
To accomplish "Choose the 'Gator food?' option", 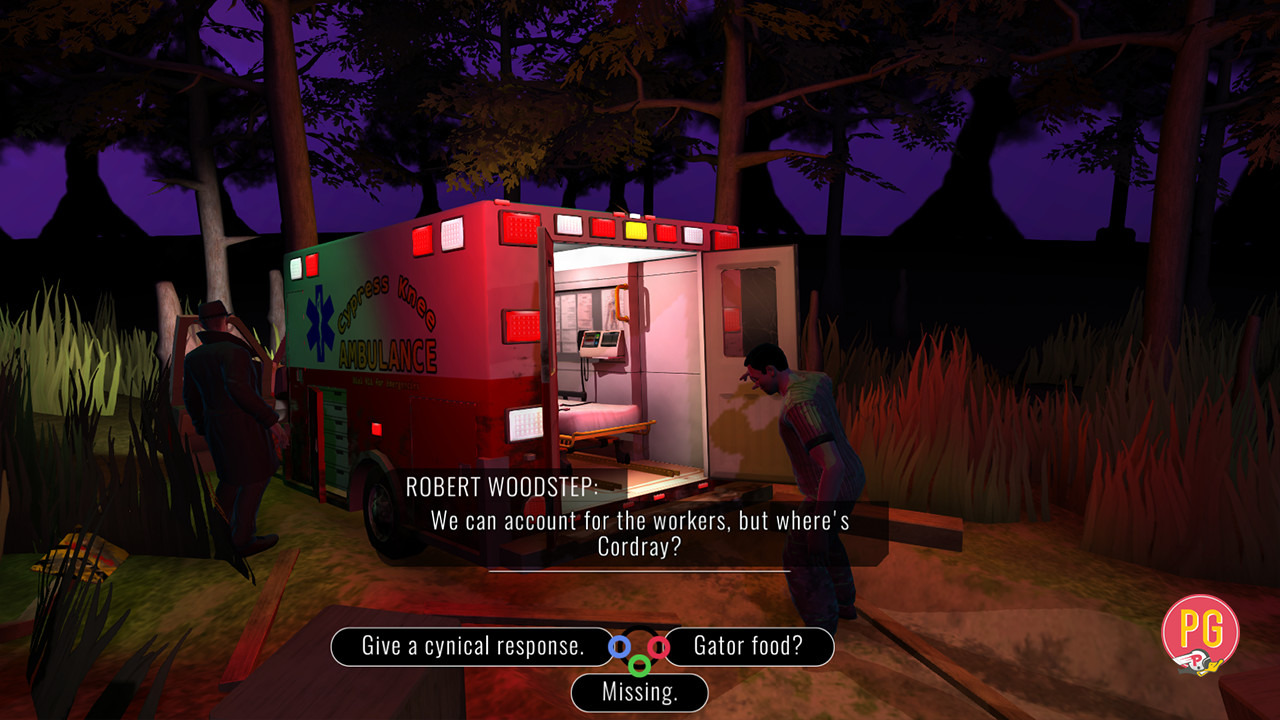I will pos(747,647).
